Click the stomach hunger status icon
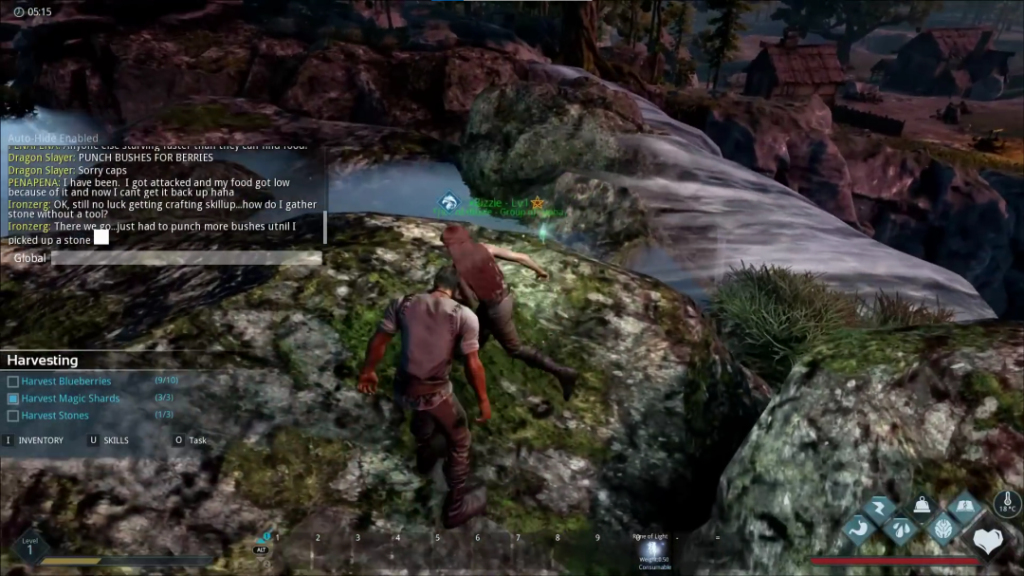1024x576 pixels. [859, 530]
